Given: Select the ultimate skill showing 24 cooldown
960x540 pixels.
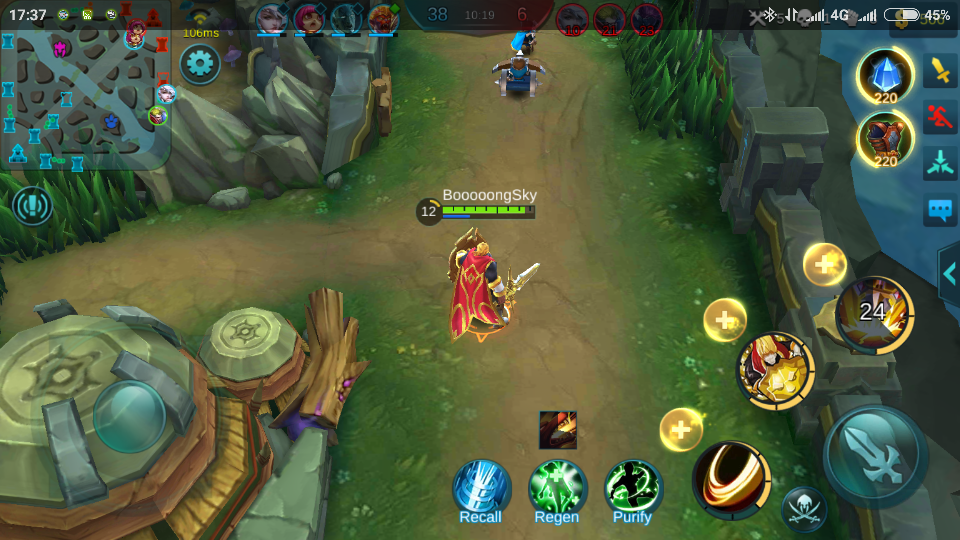Looking at the screenshot, I should click(x=874, y=314).
